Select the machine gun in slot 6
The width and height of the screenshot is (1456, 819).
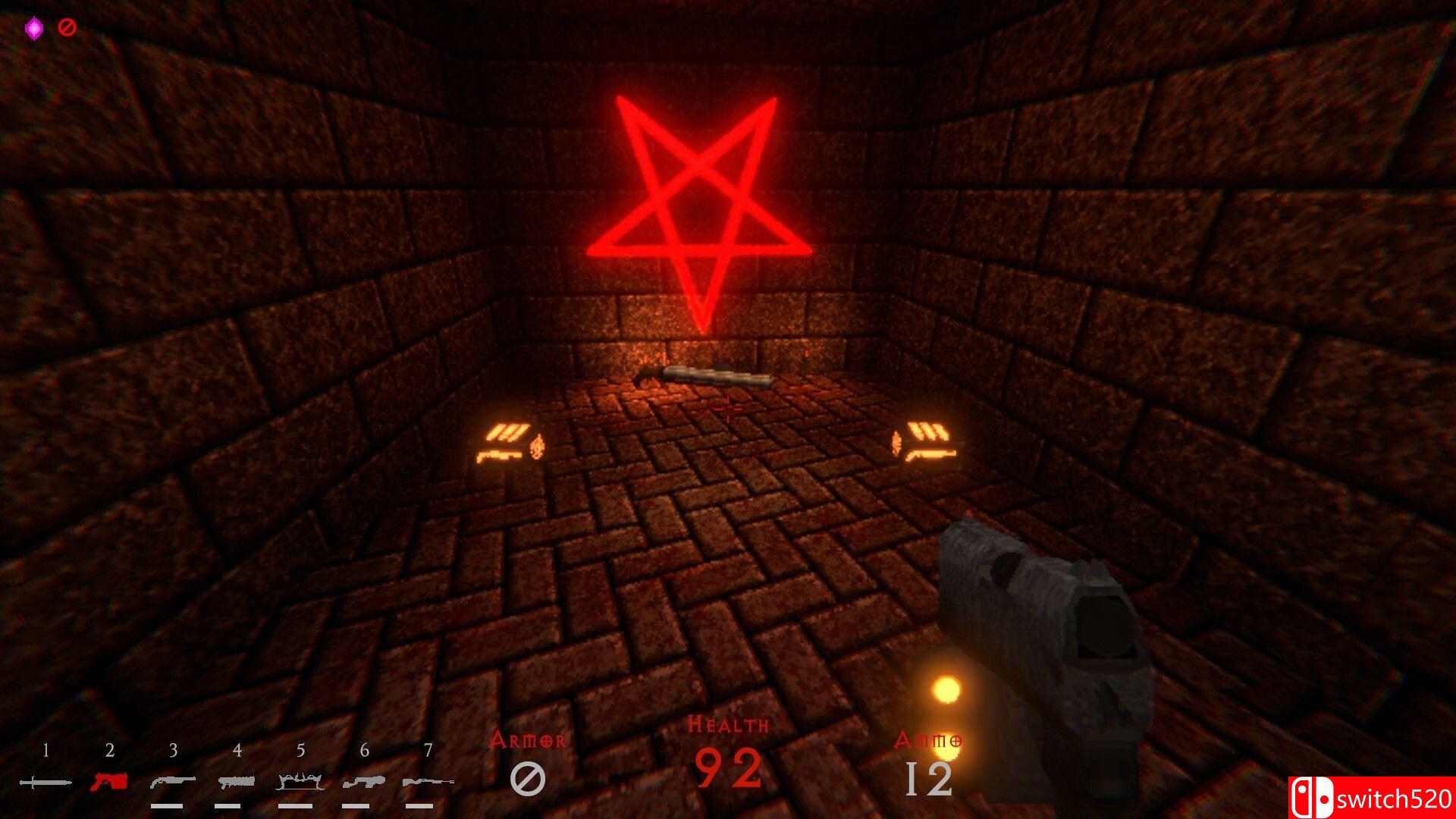click(362, 780)
